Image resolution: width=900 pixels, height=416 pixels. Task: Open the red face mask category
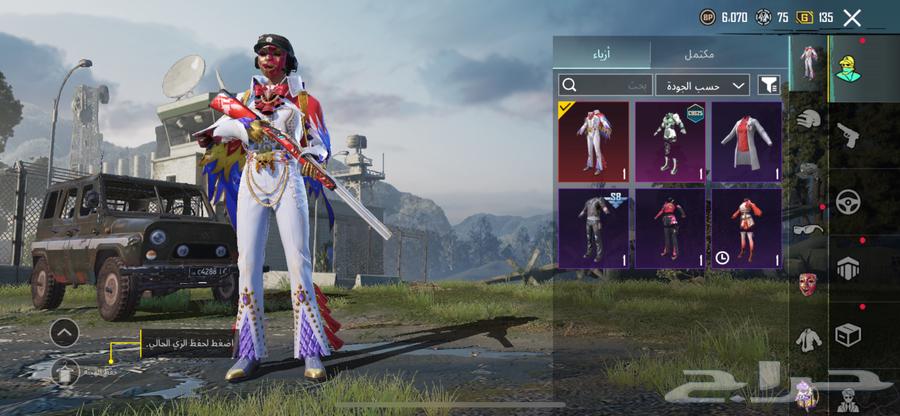(808, 283)
